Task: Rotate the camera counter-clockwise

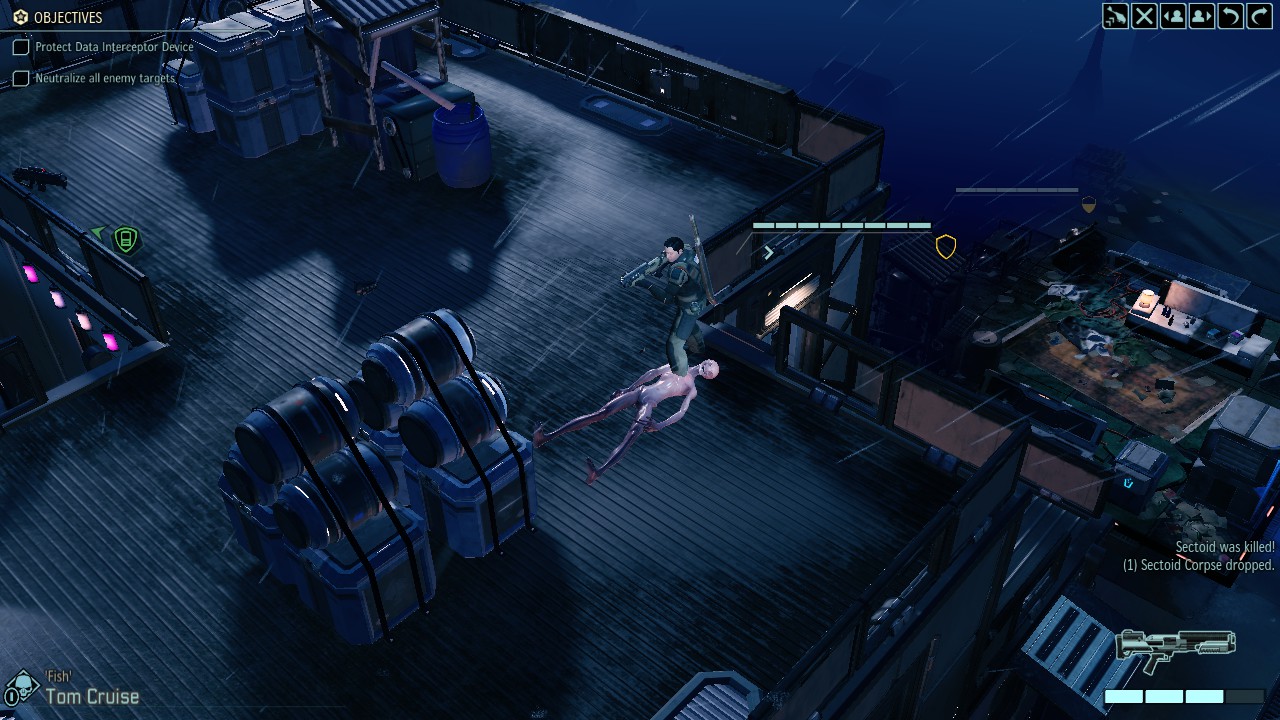Action: 1231,16
